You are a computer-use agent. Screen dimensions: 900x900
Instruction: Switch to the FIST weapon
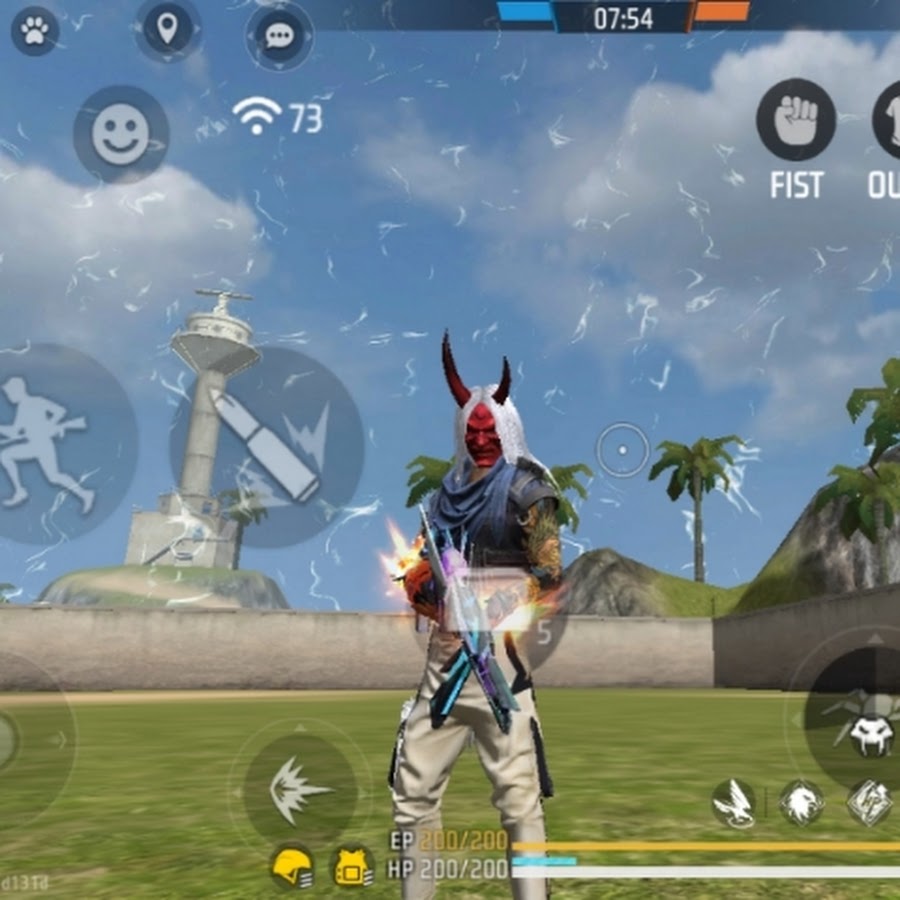tap(796, 122)
